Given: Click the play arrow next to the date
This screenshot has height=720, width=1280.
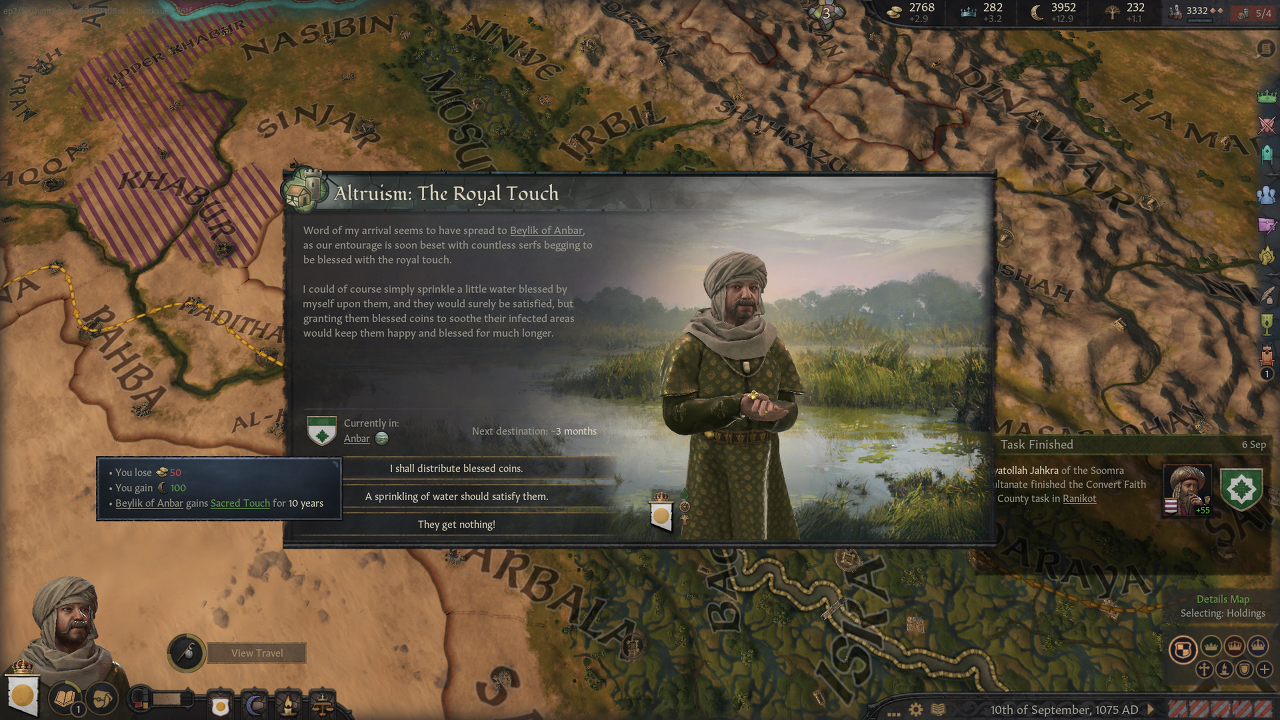Looking at the screenshot, I should pyautogui.click(x=1151, y=710).
